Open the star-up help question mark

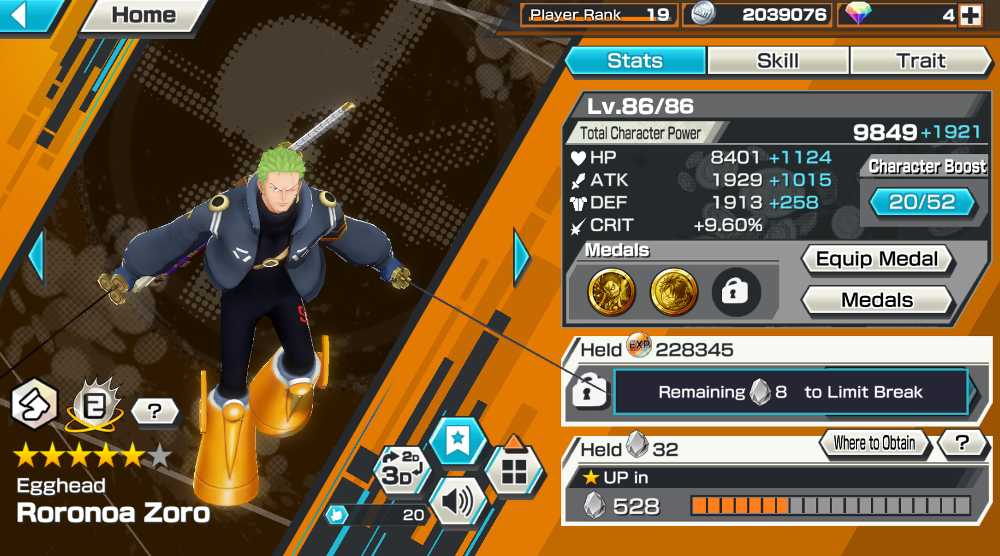pos(962,443)
